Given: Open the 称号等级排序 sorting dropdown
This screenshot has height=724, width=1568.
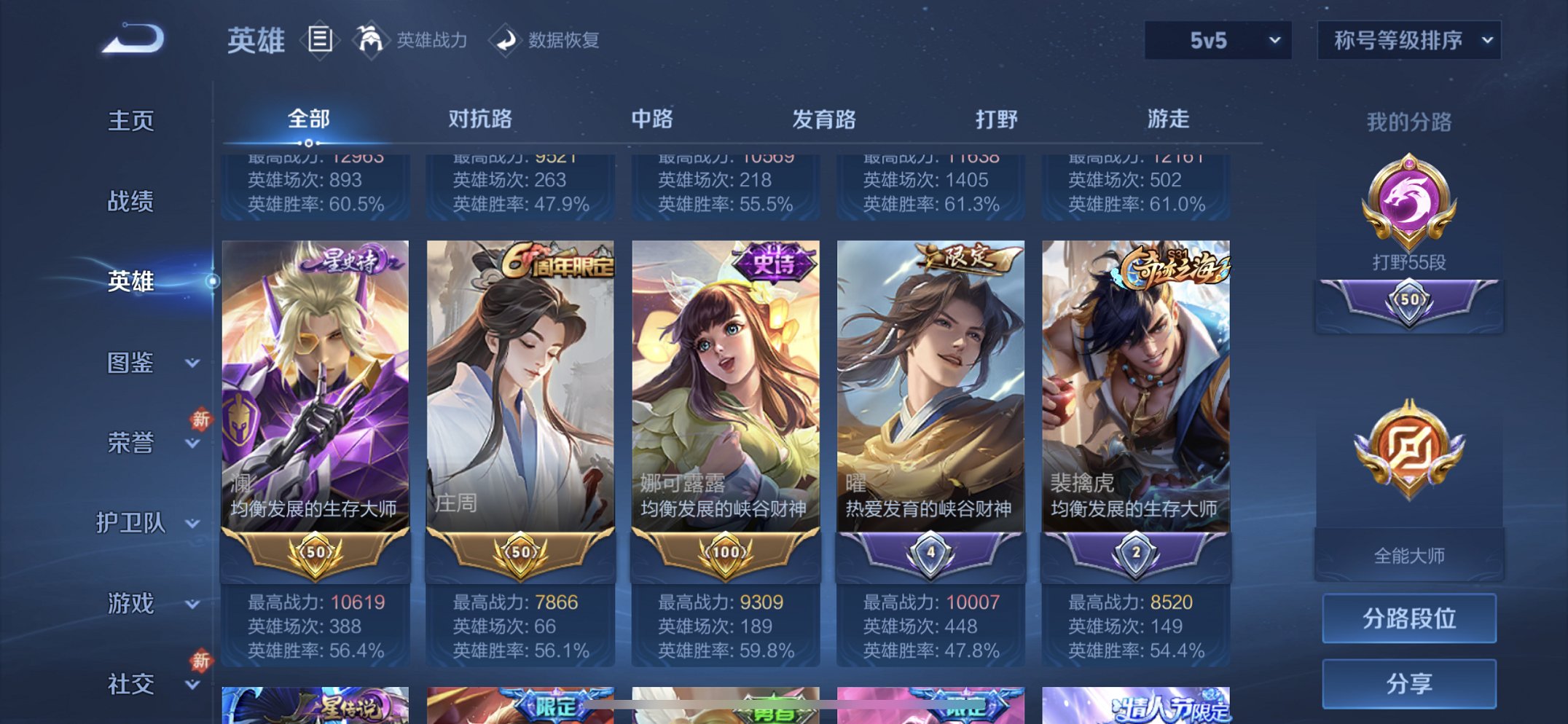Looking at the screenshot, I should [x=1408, y=42].
